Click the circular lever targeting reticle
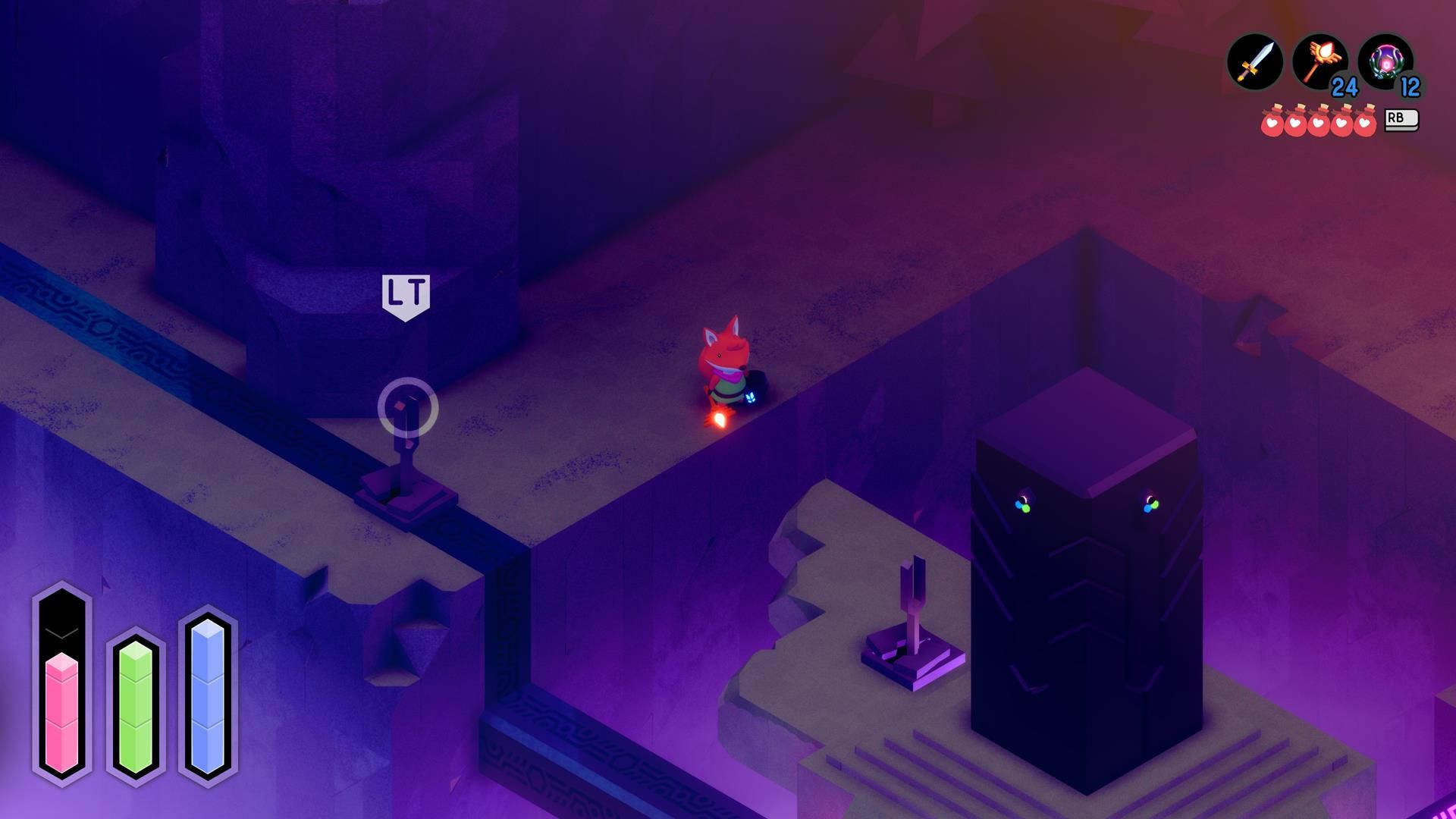 (x=409, y=407)
